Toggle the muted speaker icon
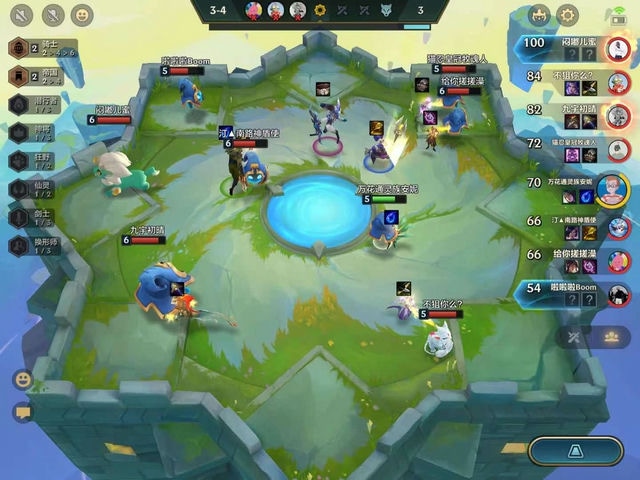 point(21,14)
